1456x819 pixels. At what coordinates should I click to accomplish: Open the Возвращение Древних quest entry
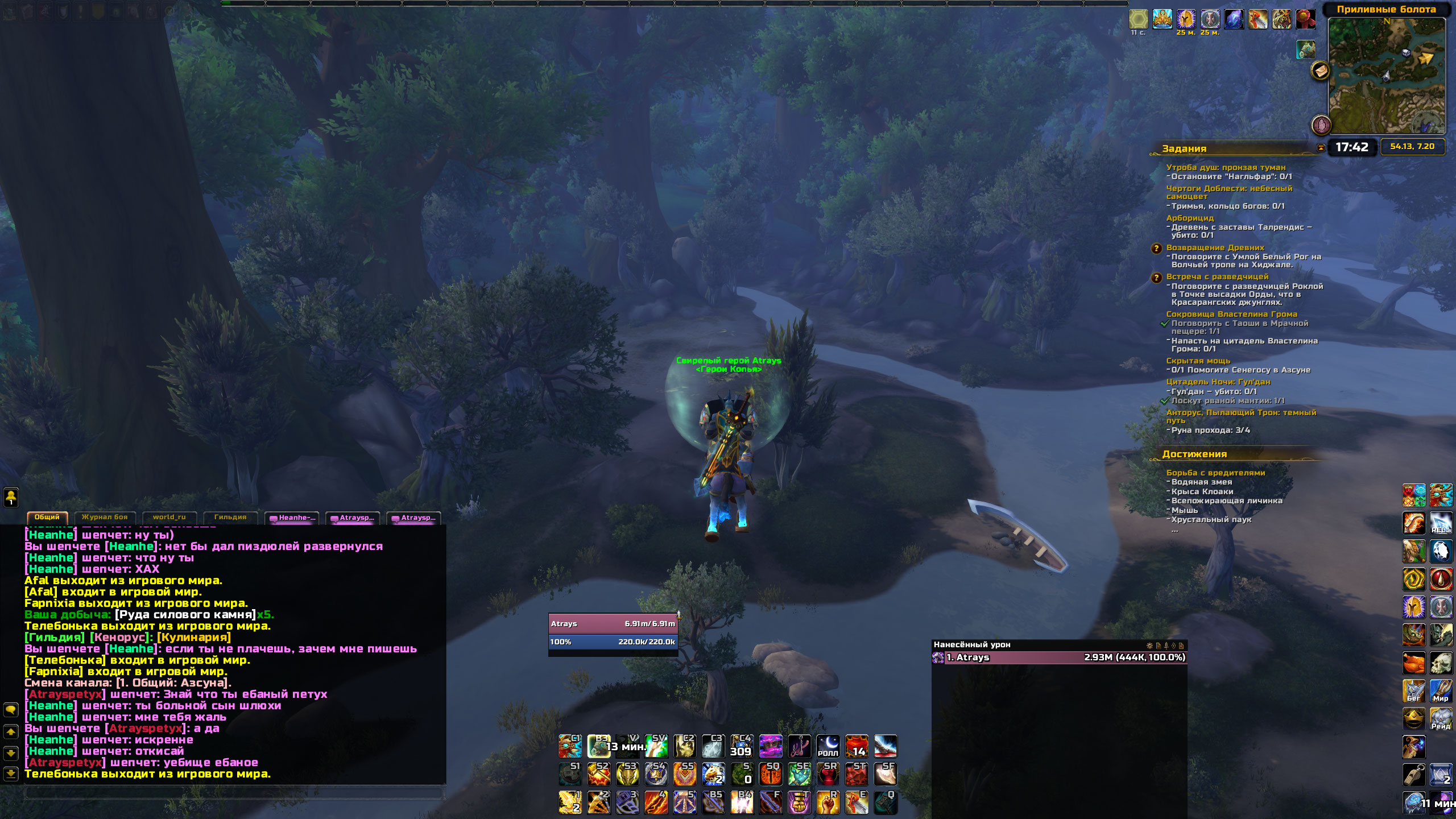1215,247
